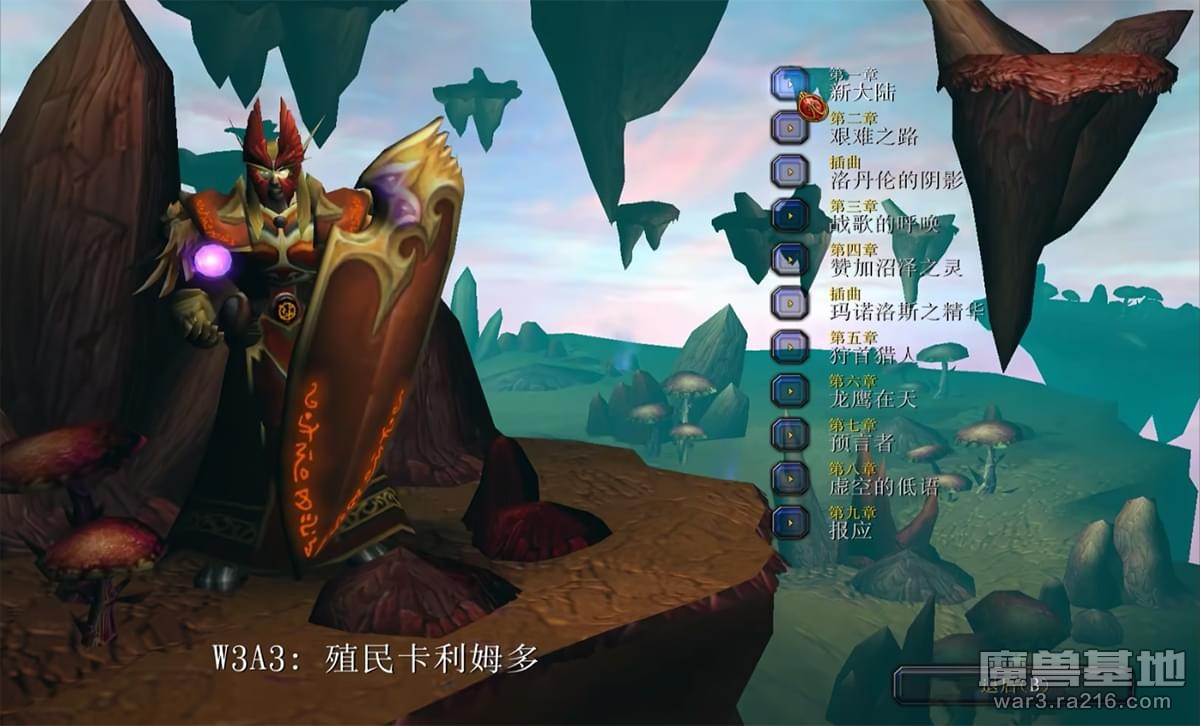Open Chapter Three 战歌的呼唤
The height and width of the screenshot is (726, 1200).
[x=790, y=215]
